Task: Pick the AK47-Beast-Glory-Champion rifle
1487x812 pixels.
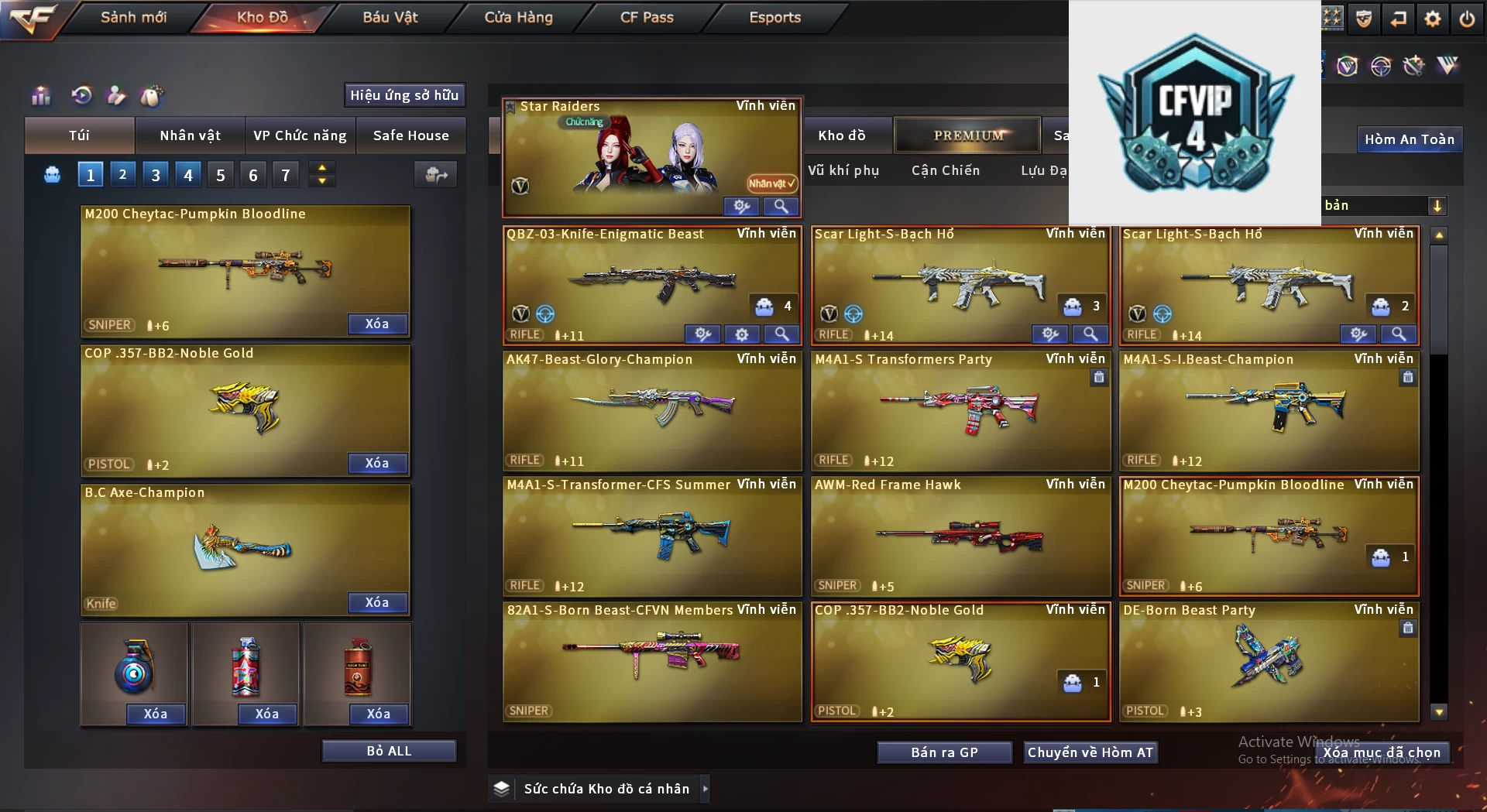Action: [x=652, y=410]
